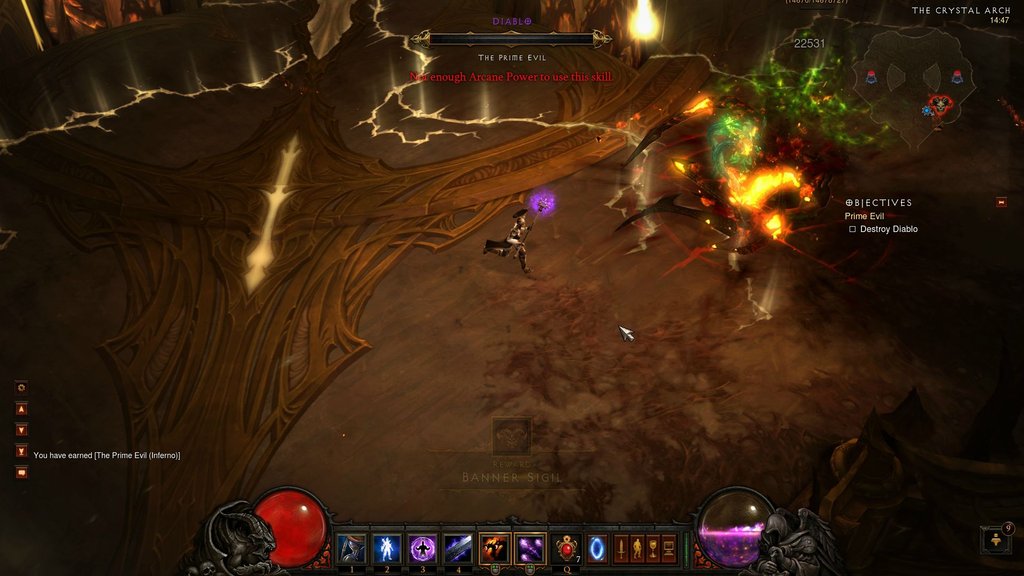Show achievements with the chalice button
The image size is (1024, 576).
(x=653, y=548)
